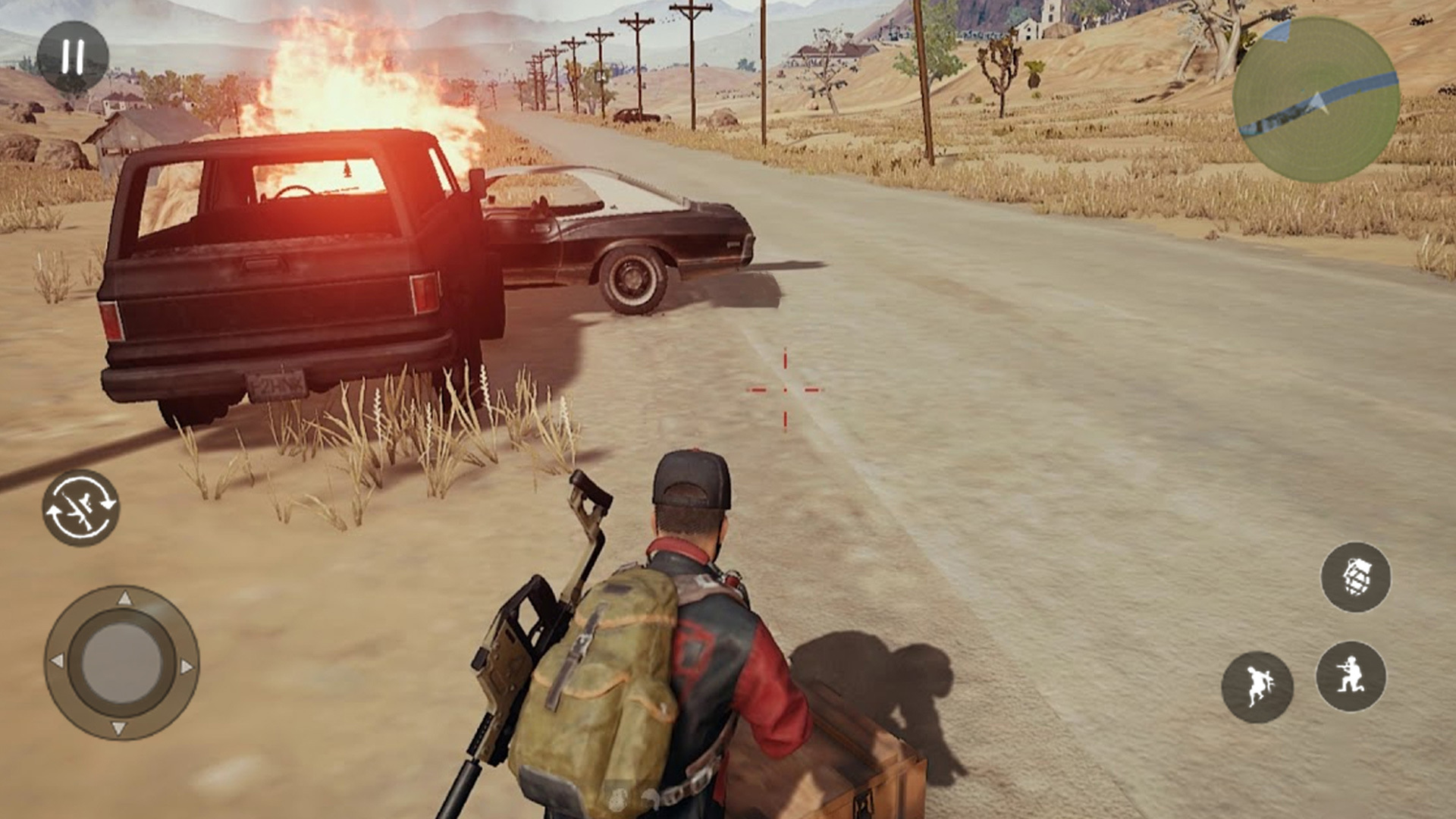
Task: Toggle the crouch shooter stance button
Action: click(x=1351, y=676)
